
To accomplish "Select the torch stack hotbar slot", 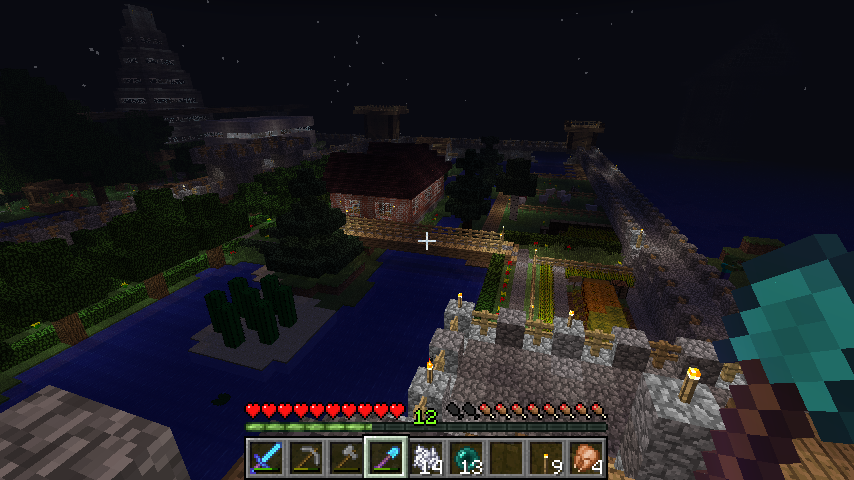I will (546, 458).
